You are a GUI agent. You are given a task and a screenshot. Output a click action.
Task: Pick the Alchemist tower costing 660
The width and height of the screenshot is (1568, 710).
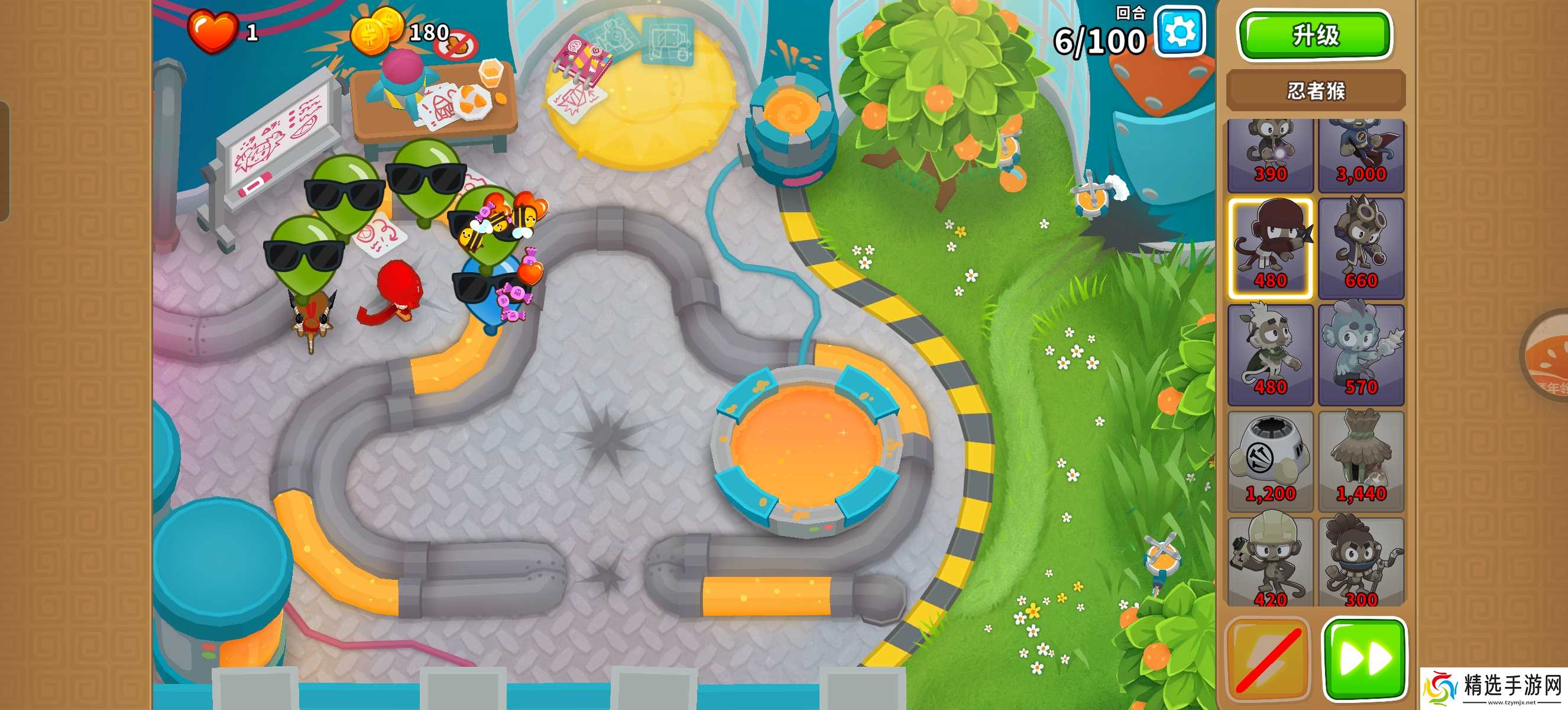(x=1360, y=248)
